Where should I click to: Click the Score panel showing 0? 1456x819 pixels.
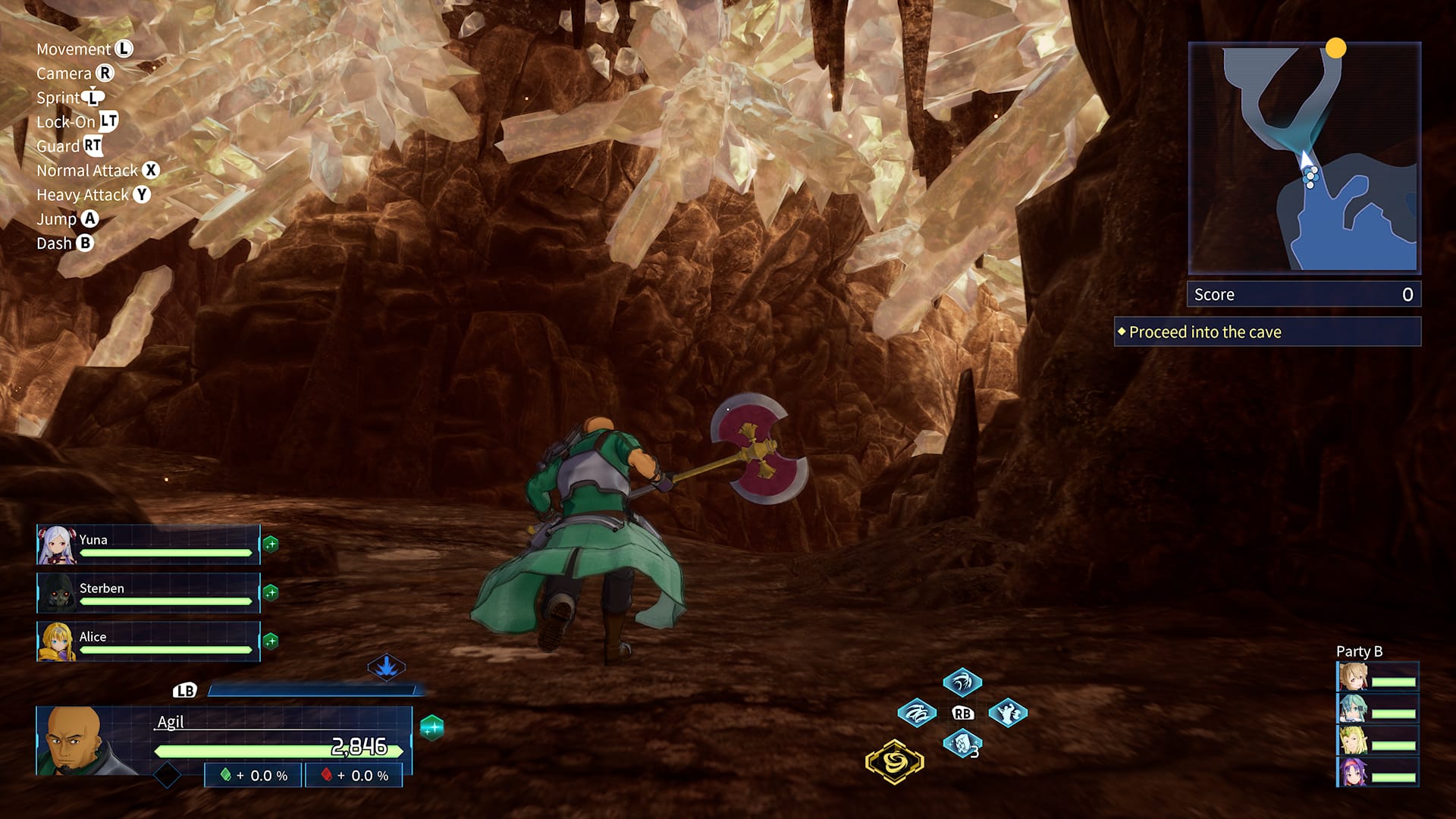1303,294
